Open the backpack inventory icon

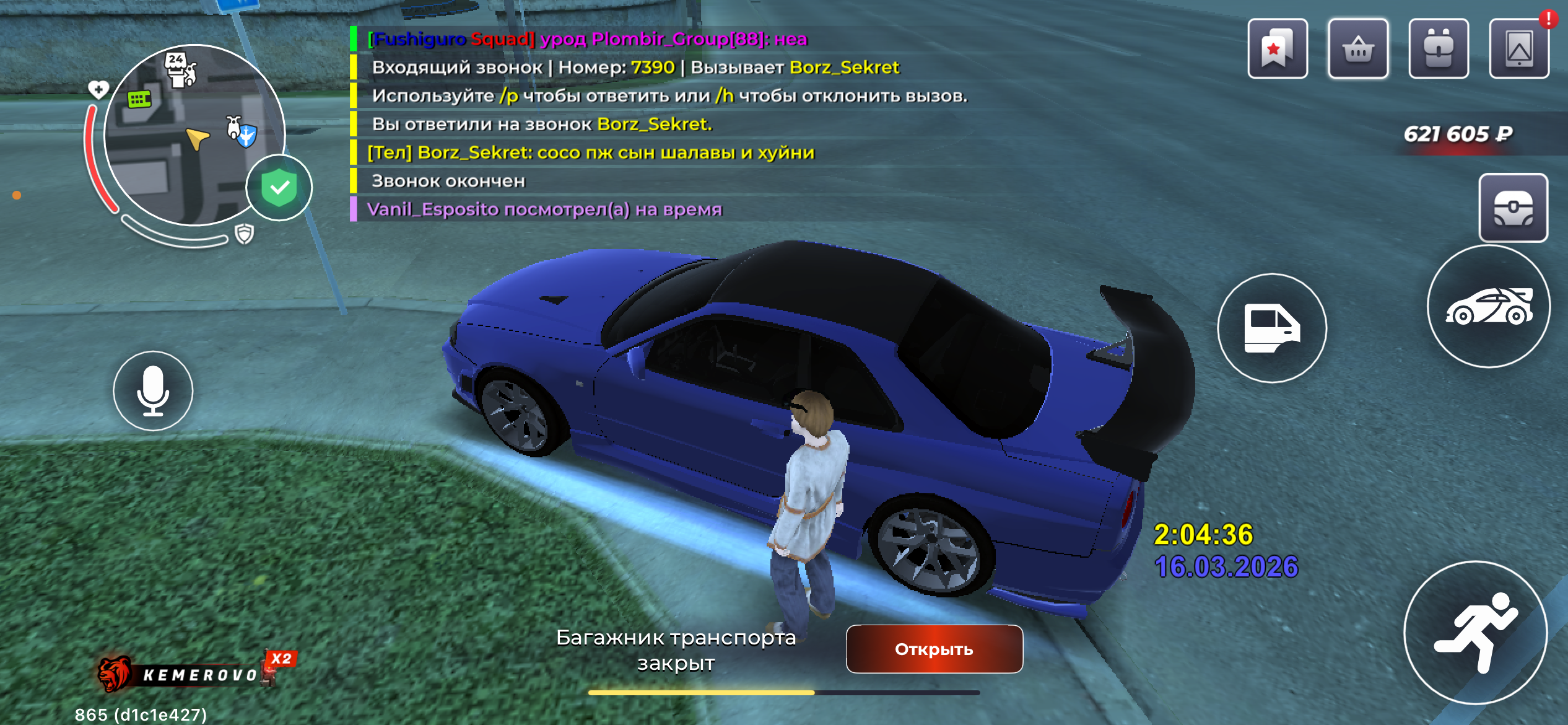click(x=1439, y=49)
